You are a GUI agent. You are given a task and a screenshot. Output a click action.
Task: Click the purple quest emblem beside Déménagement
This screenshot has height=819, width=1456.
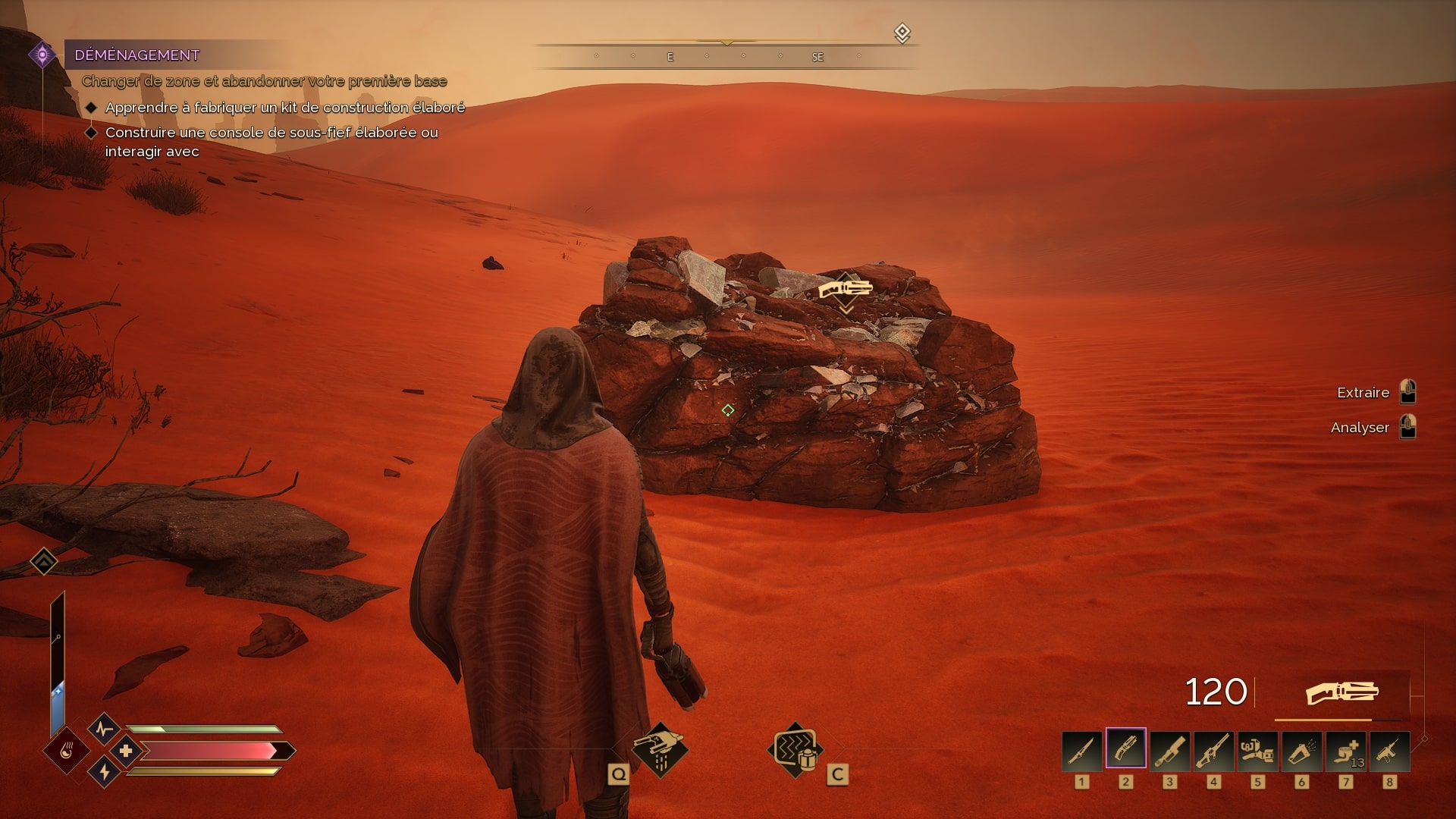tap(42, 55)
